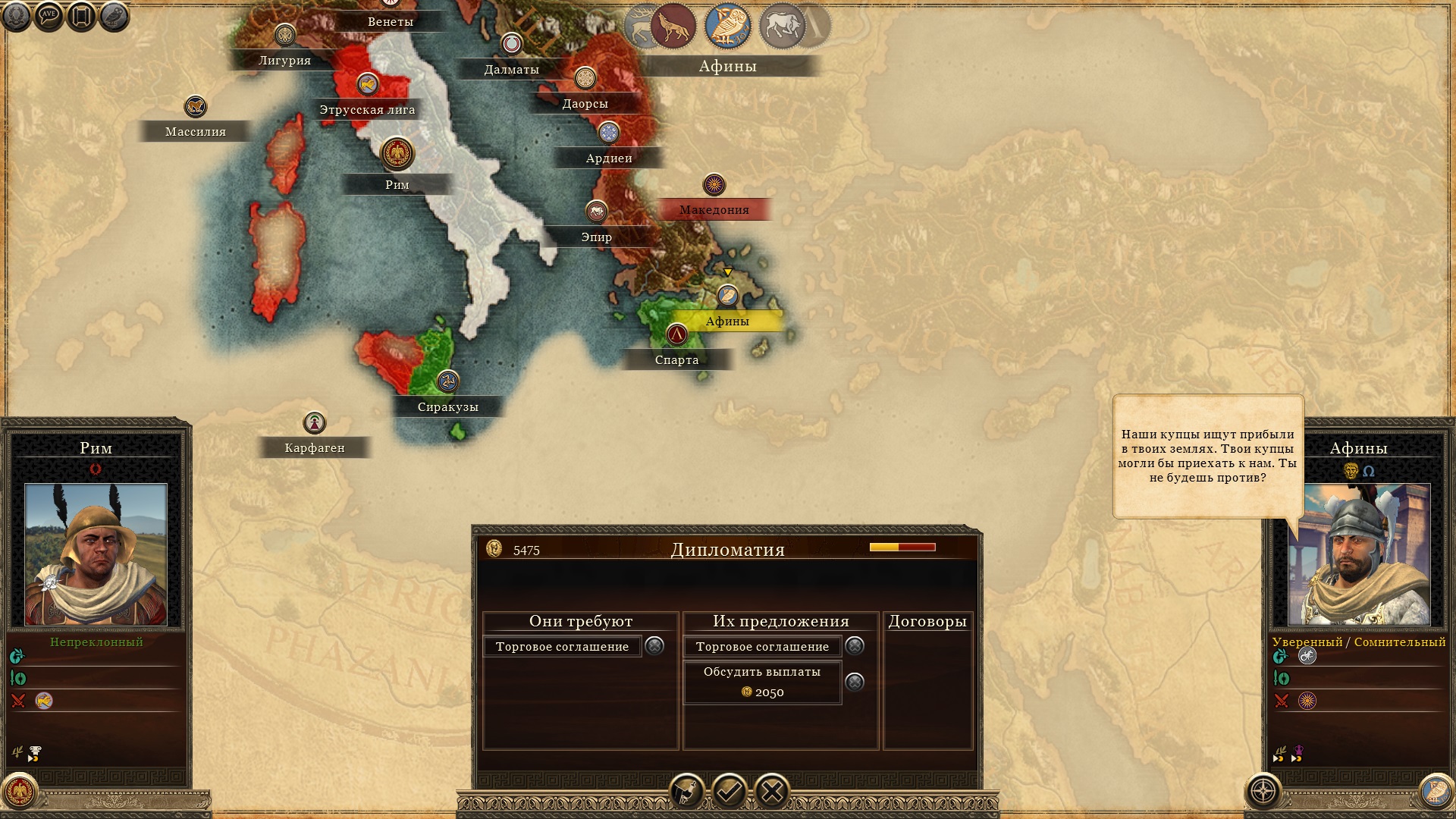Select Массилия faction label on map

196,131
